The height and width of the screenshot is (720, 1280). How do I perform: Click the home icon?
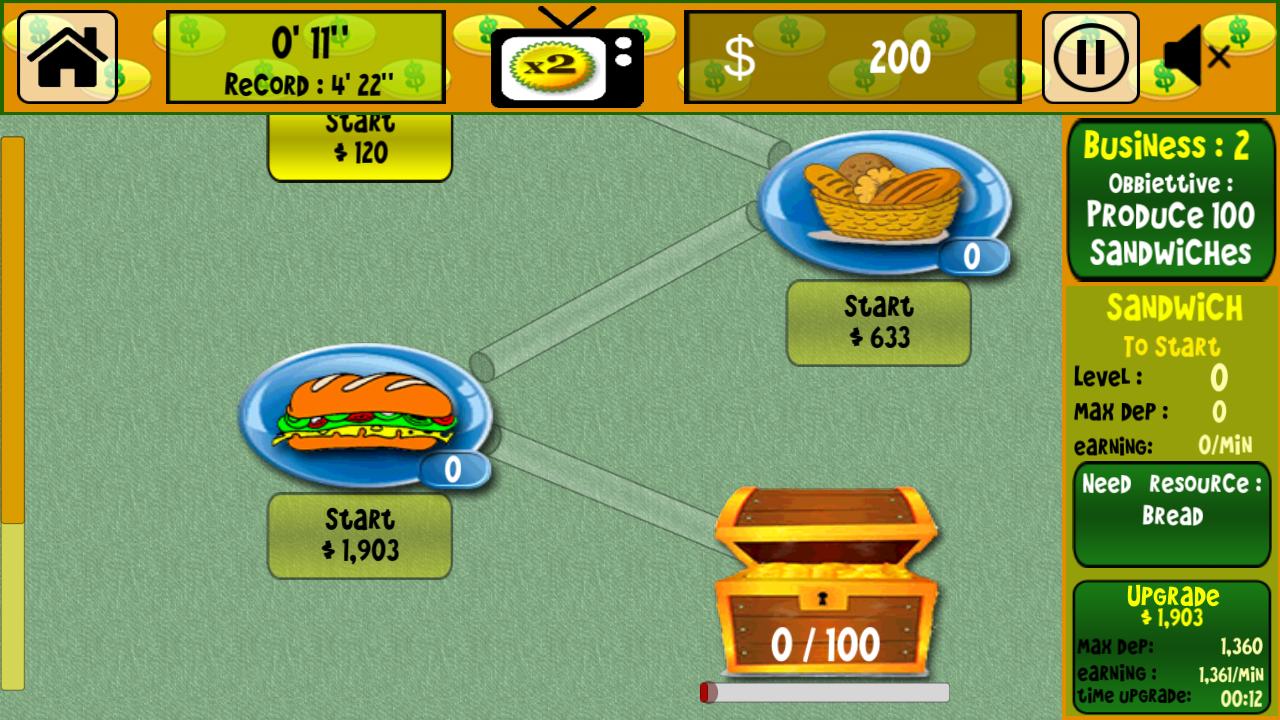click(x=66, y=55)
